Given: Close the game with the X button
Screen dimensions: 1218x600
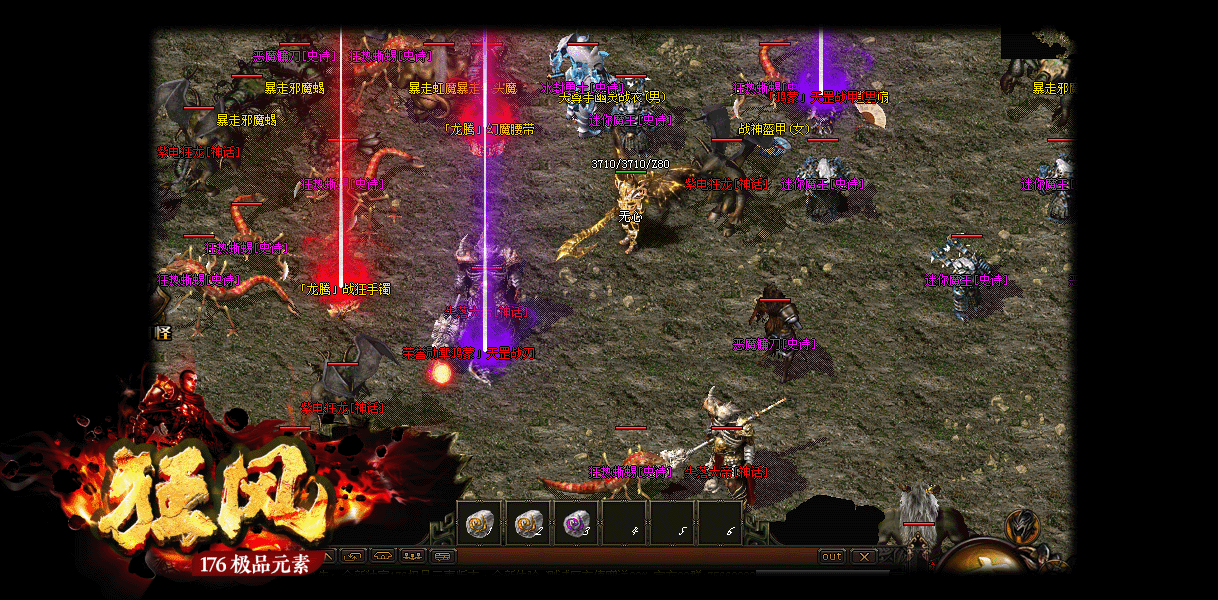Looking at the screenshot, I should (x=864, y=557).
